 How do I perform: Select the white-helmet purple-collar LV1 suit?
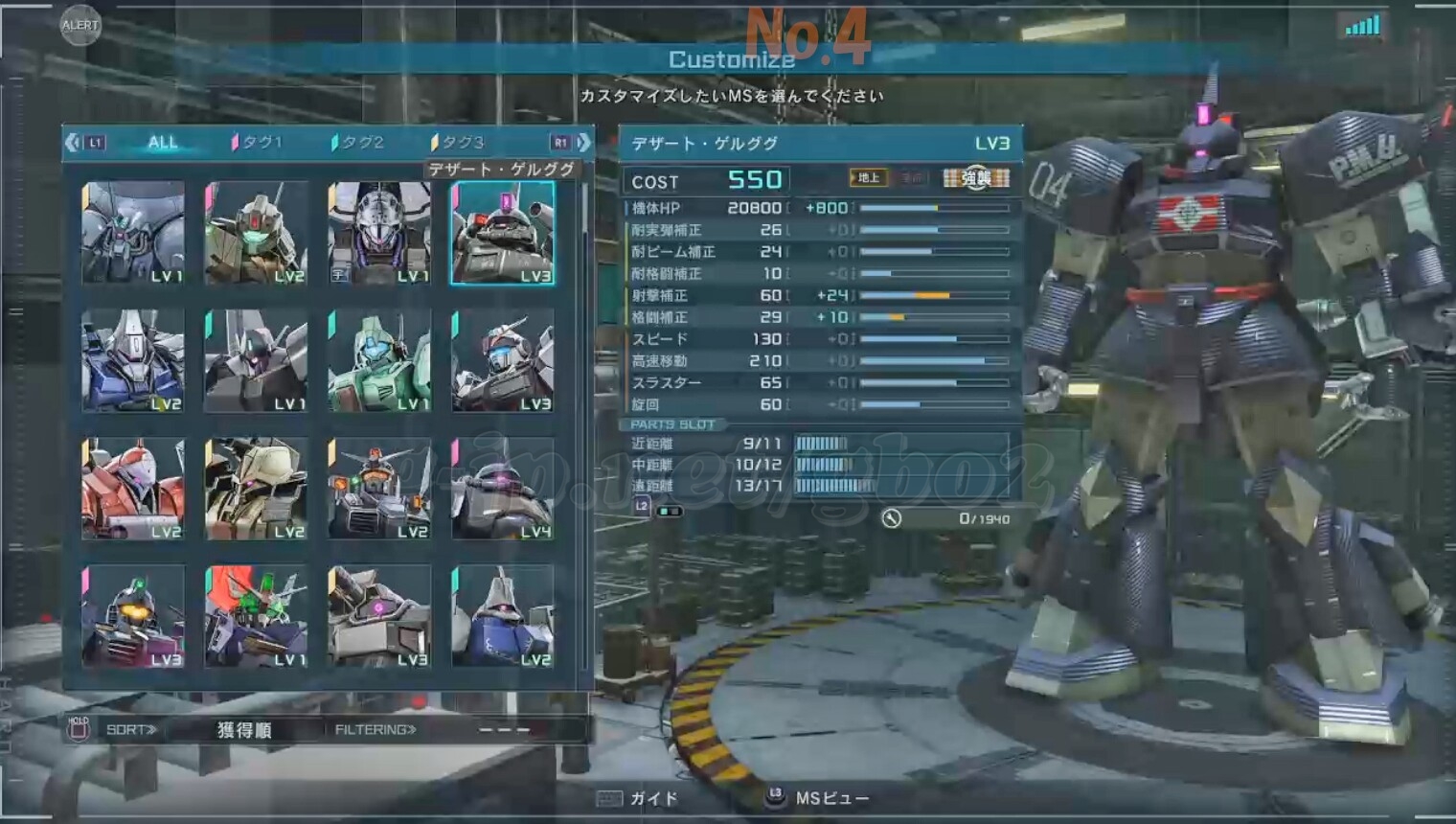[379, 233]
